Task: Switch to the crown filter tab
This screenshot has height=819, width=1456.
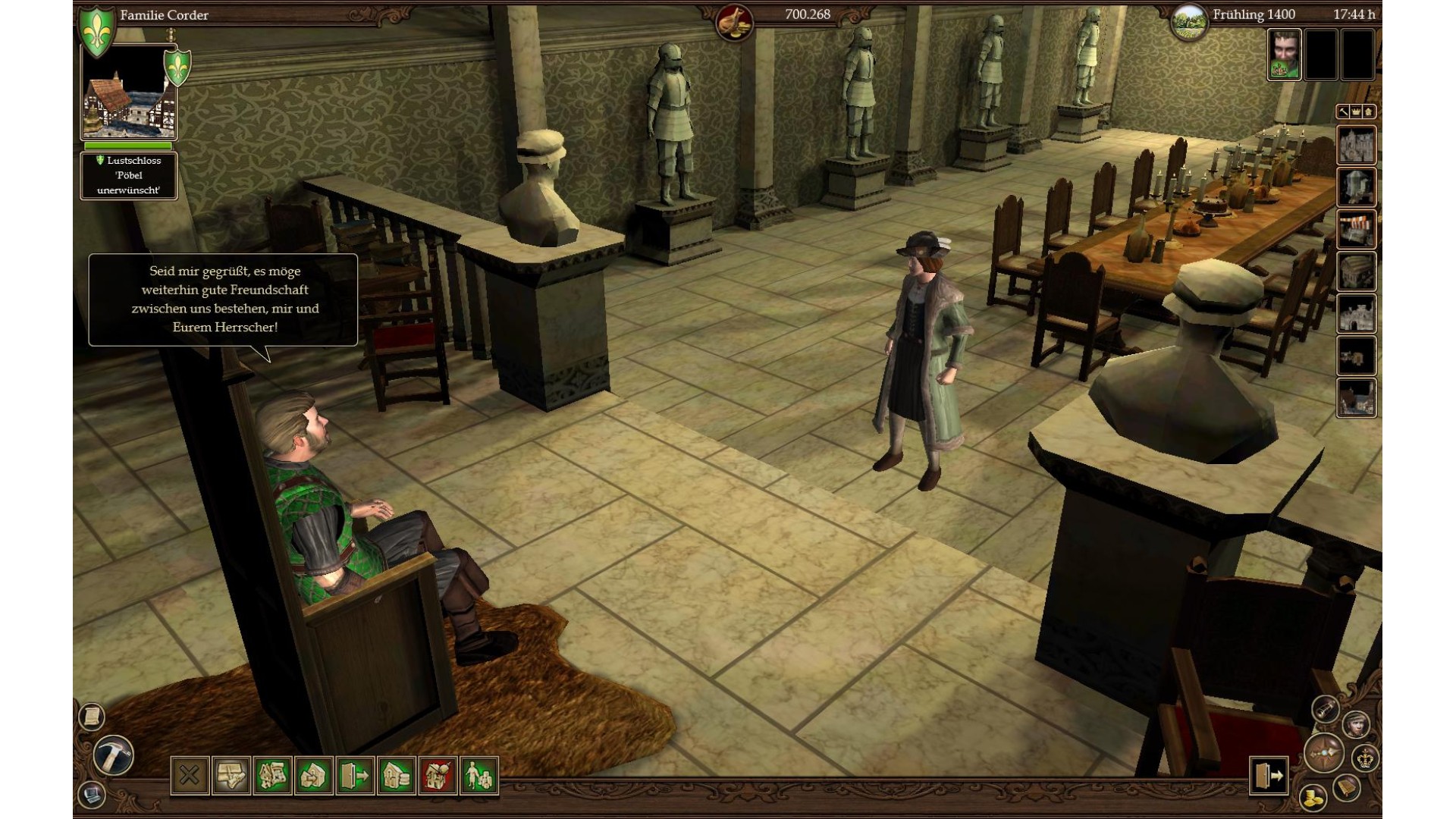Action: (1356, 112)
